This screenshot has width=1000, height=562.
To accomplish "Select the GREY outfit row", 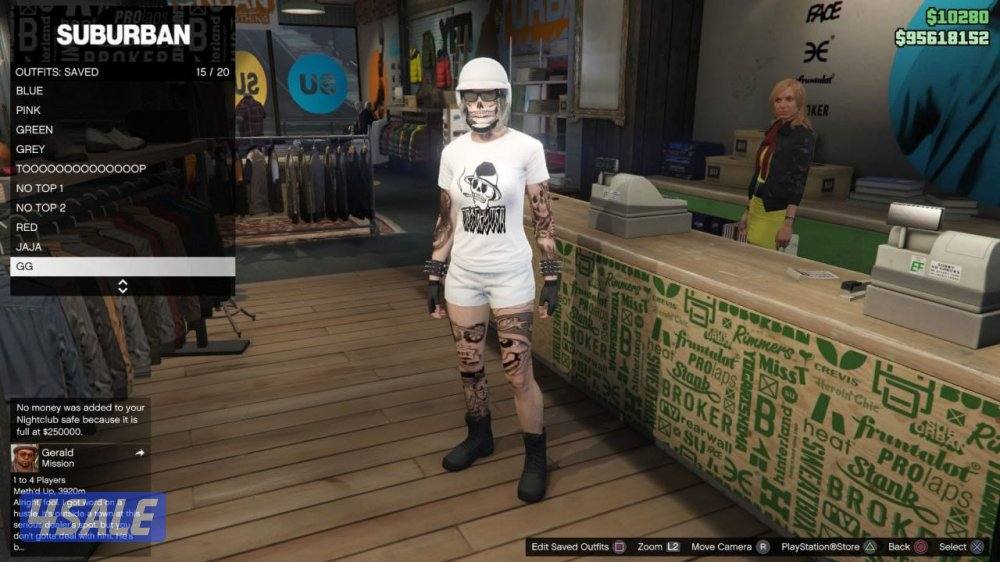I will [122, 149].
